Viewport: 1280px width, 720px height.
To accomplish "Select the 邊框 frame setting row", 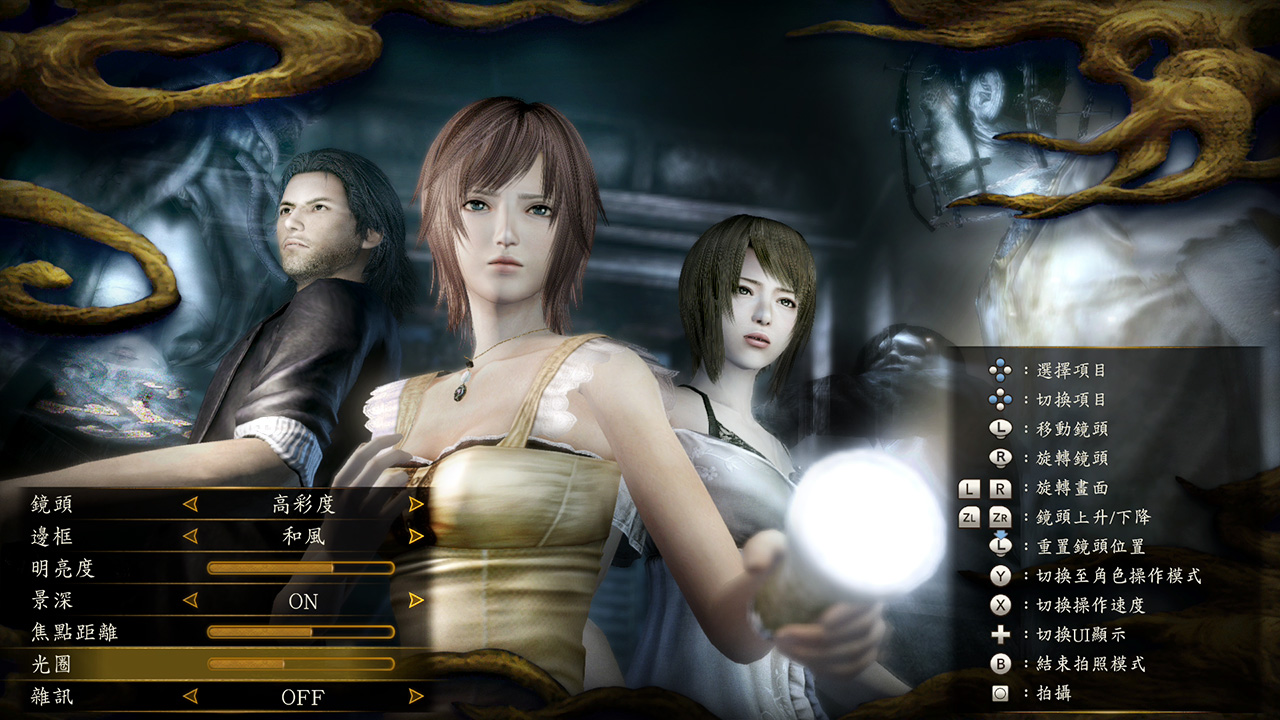I will [52, 536].
